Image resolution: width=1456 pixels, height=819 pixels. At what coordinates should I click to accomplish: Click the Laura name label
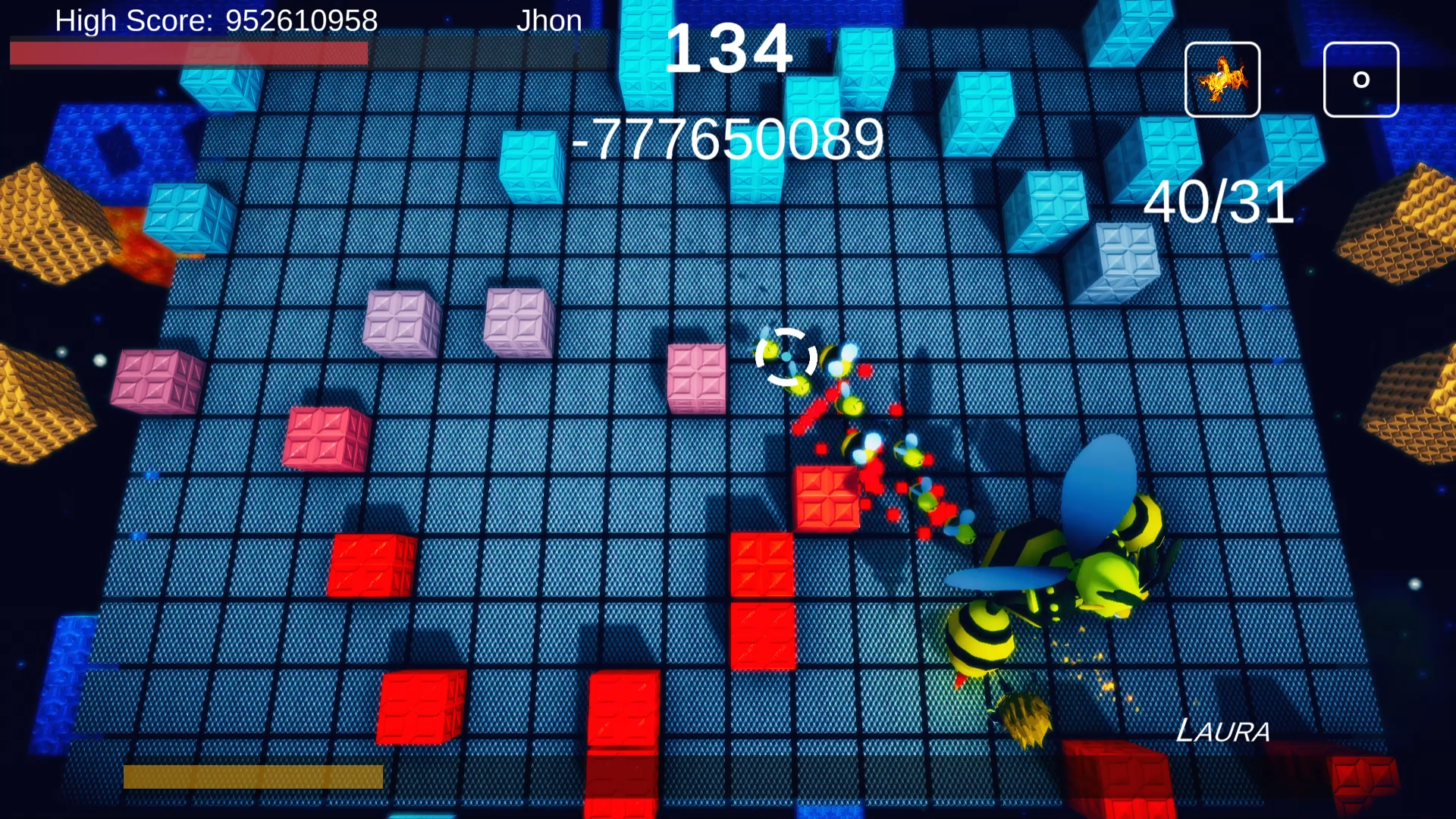click(x=1224, y=730)
